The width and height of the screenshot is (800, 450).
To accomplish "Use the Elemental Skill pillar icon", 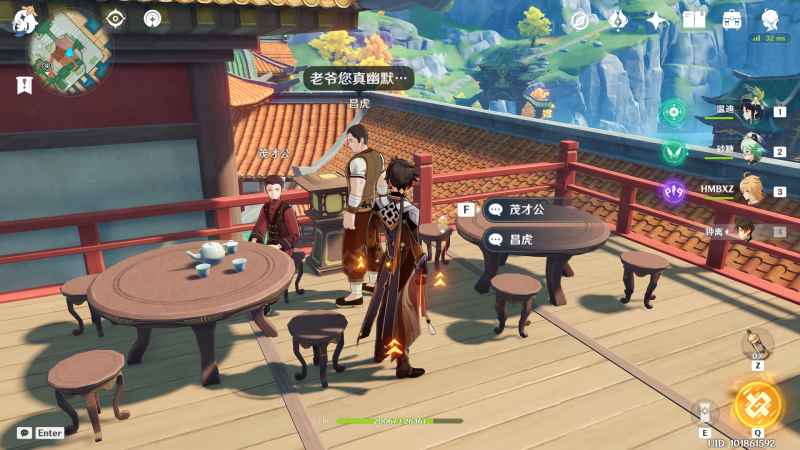I will click(x=705, y=412).
